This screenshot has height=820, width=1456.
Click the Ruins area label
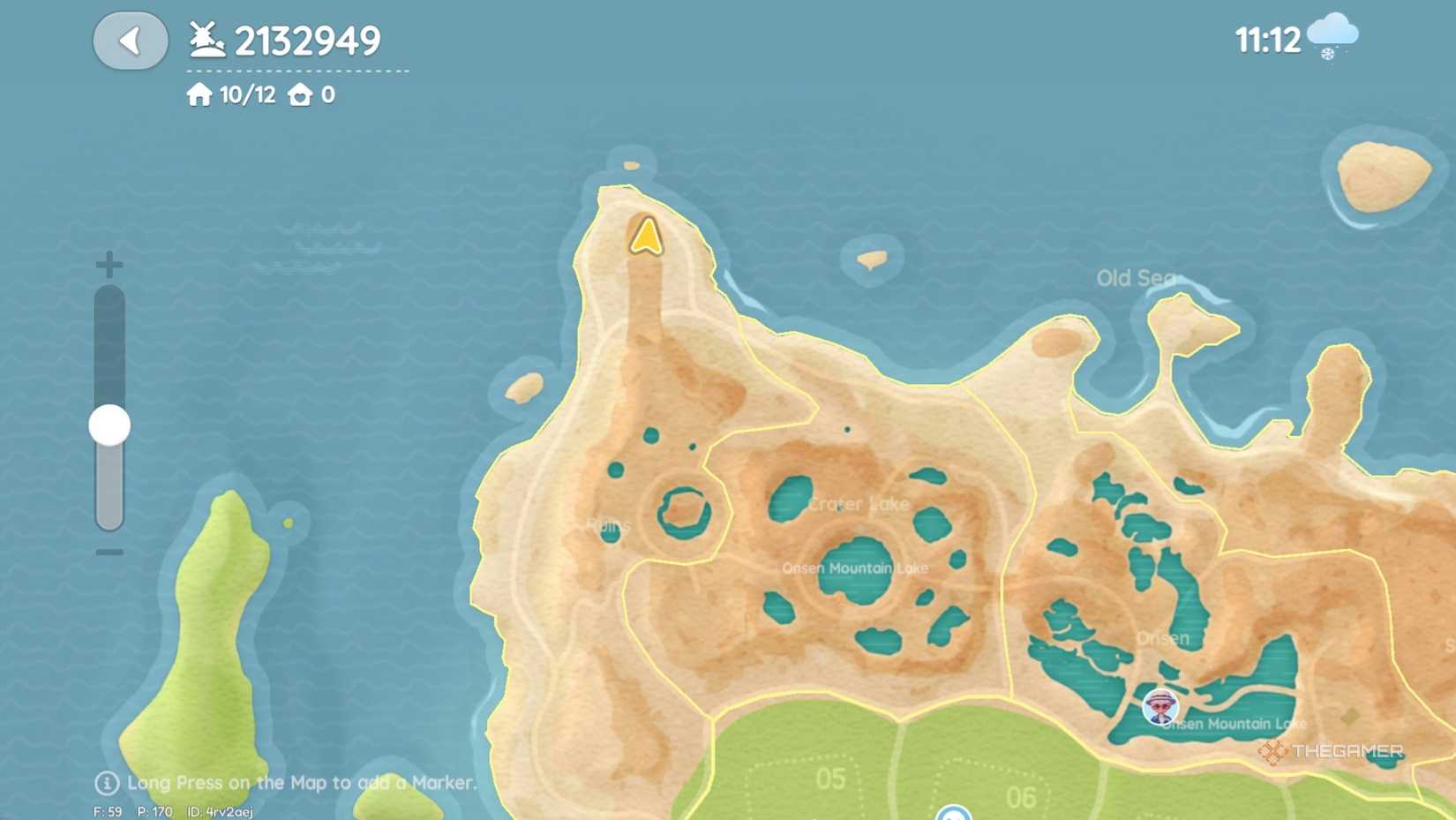click(x=606, y=524)
